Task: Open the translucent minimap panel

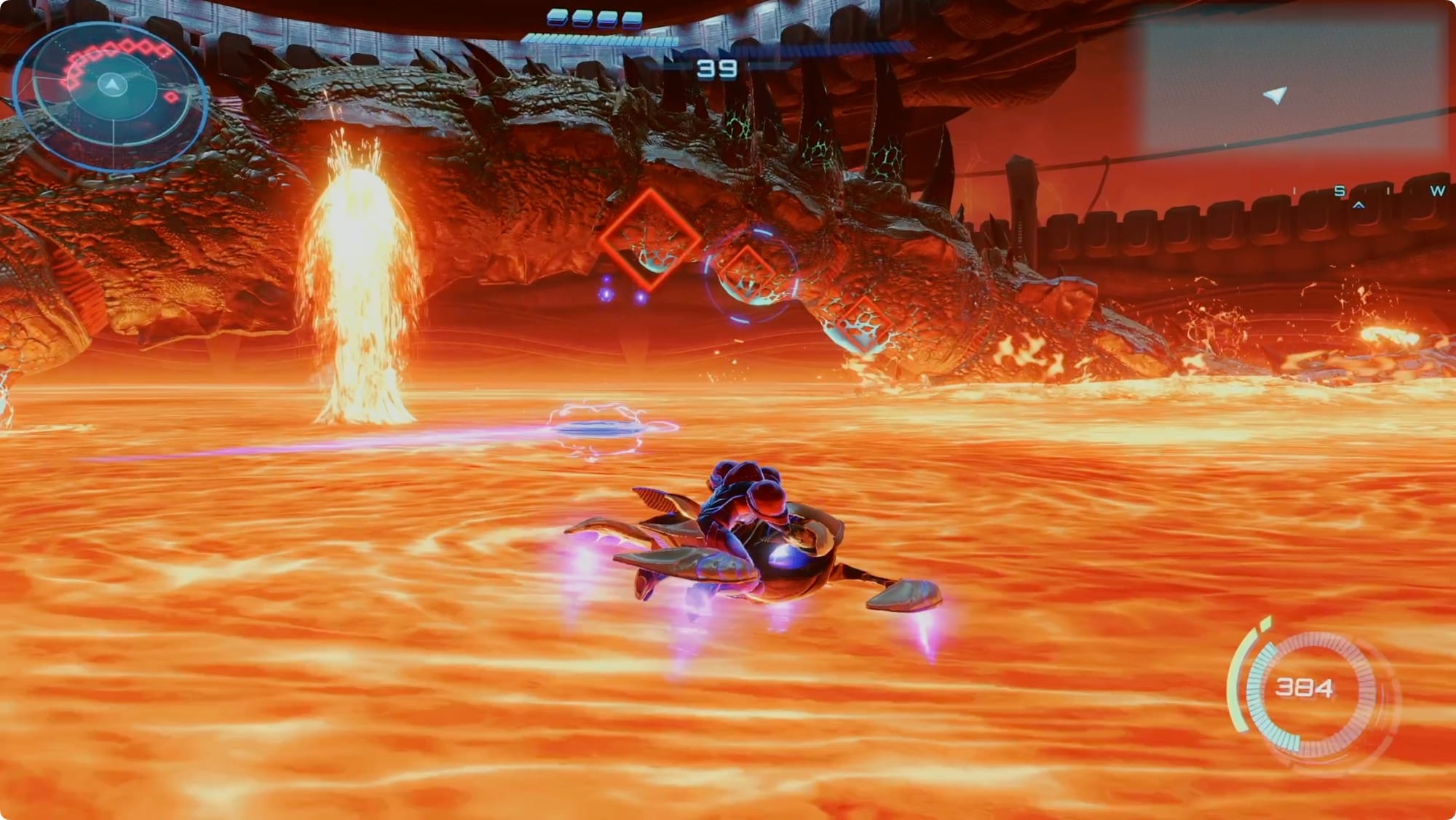Action: pos(1291,82)
